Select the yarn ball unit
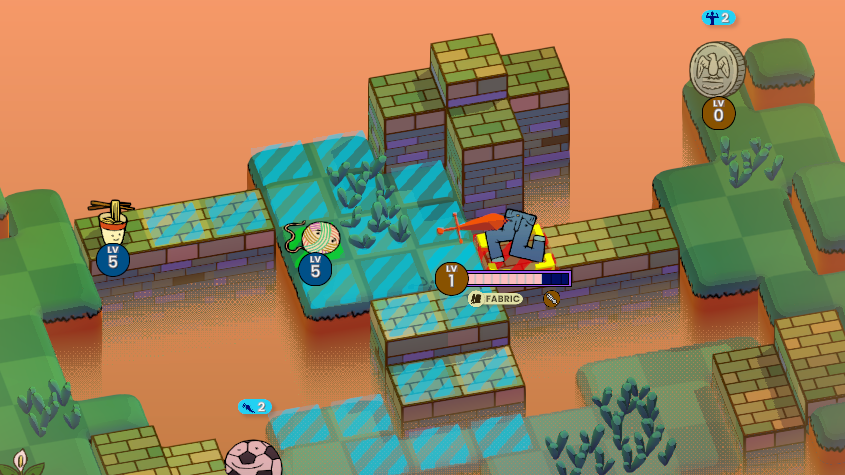Screen dimensions: 845x475 [x=319, y=238]
